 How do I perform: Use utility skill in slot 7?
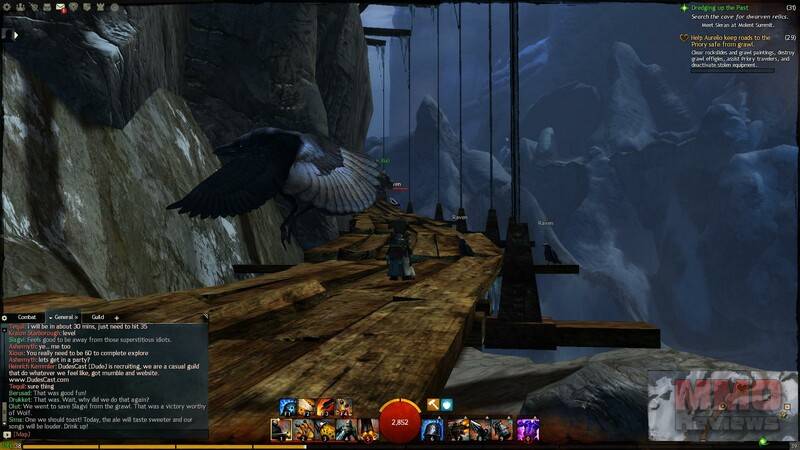point(457,429)
